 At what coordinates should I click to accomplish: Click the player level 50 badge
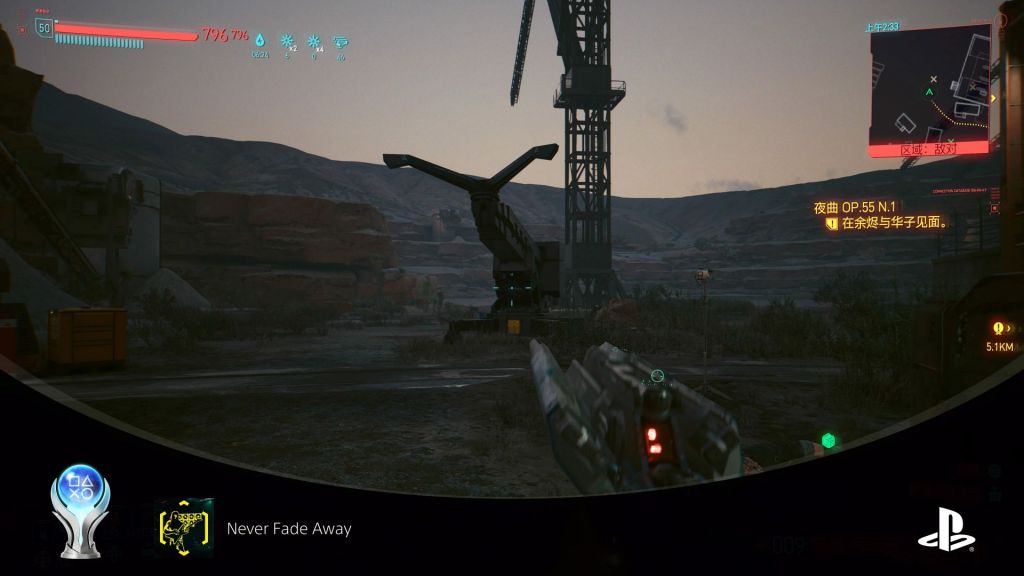pyautogui.click(x=43, y=28)
